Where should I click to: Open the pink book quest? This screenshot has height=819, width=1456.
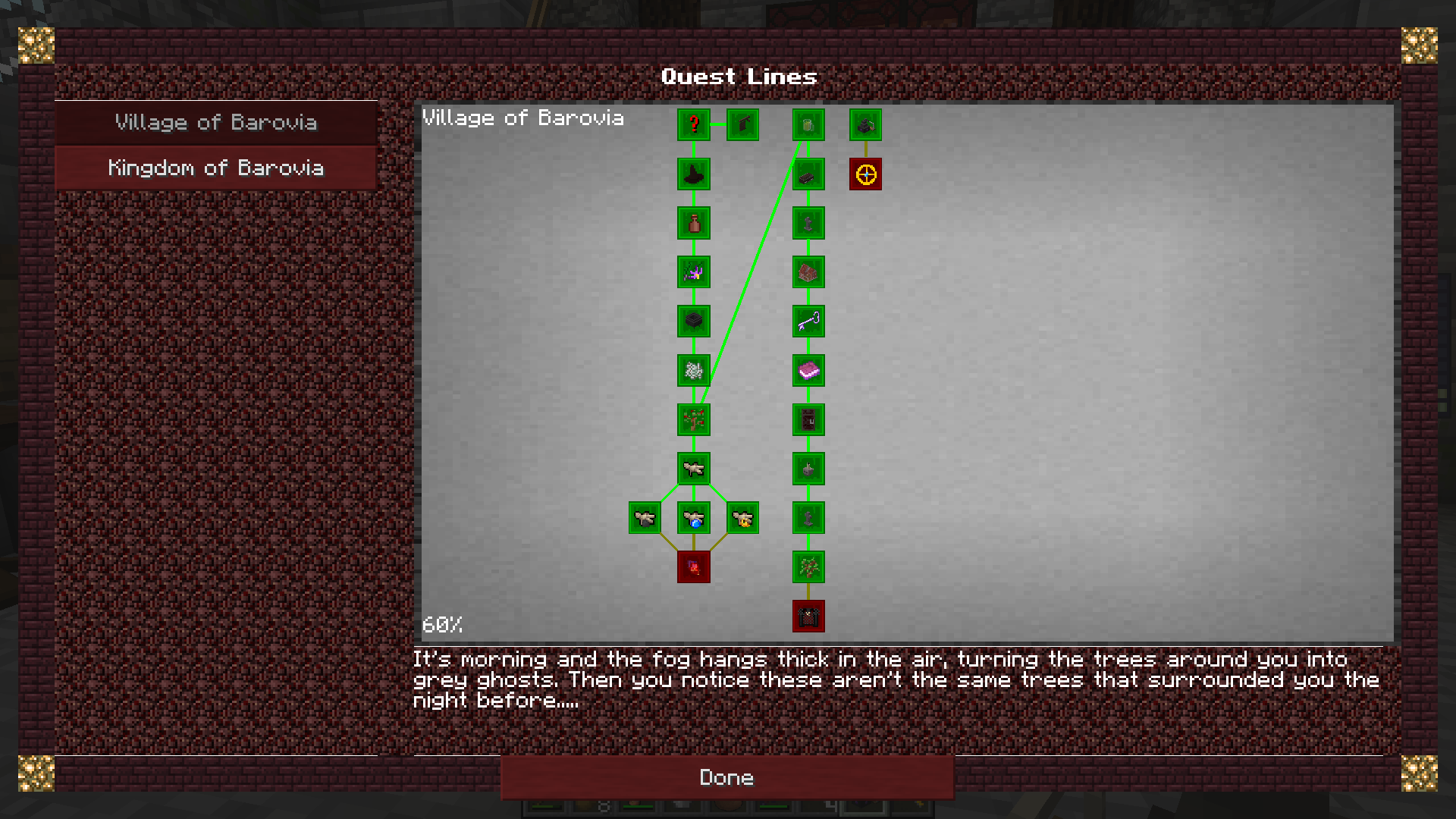[808, 371]
